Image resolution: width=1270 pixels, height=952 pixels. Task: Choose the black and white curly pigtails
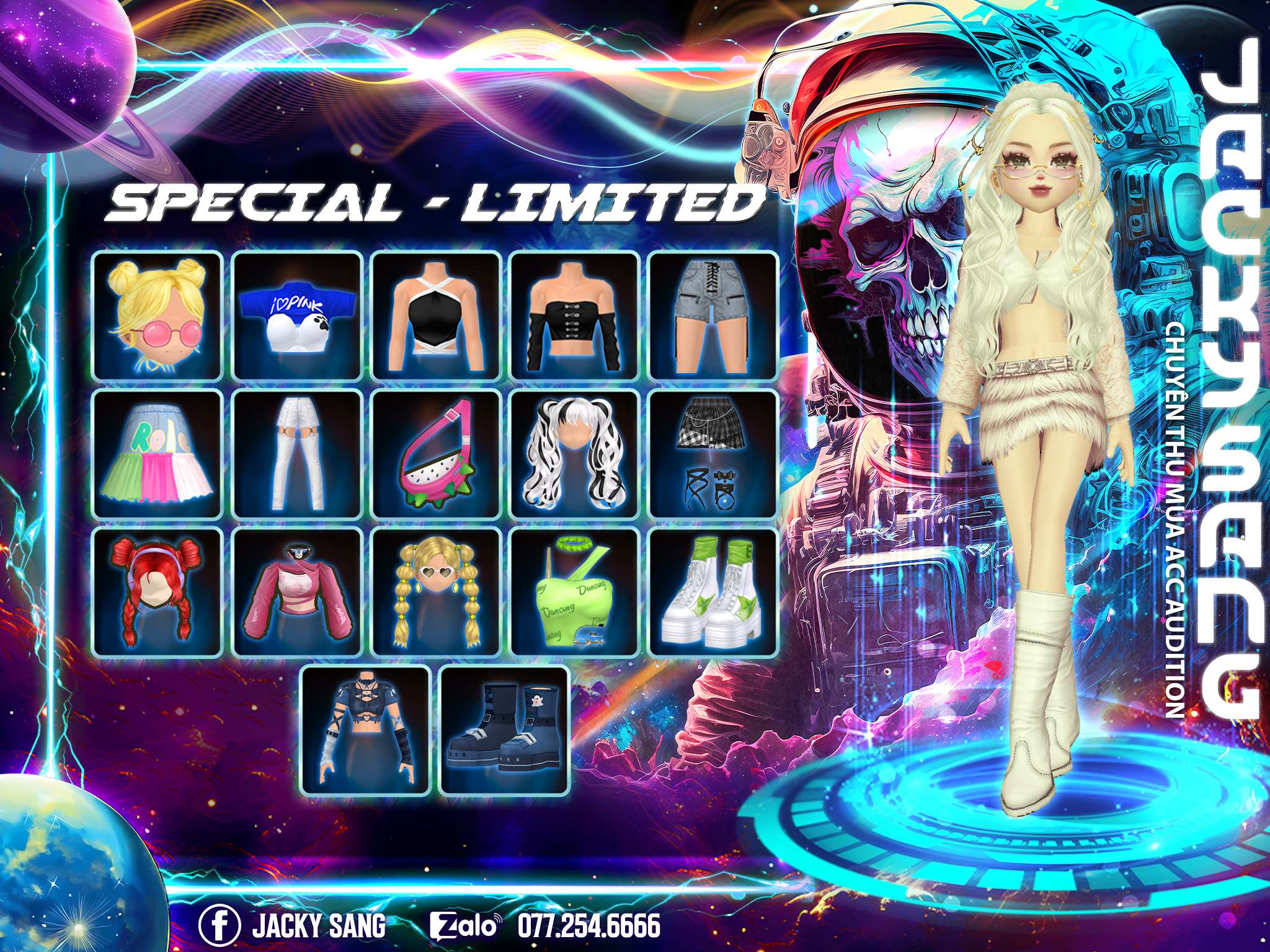(575, 454)
